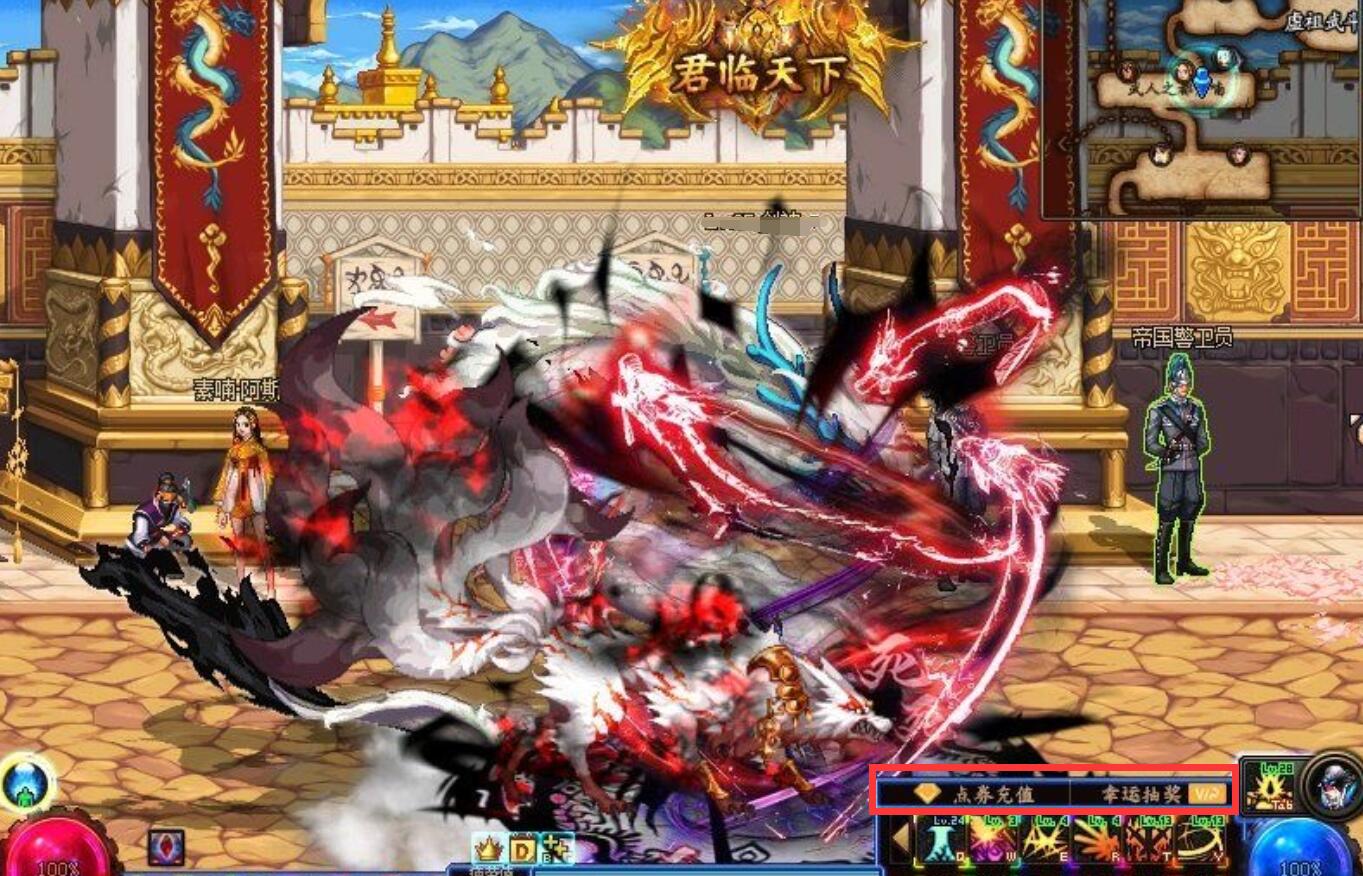Activate the Q skill icon
The image size is (1363, 876).
(940, 840)
